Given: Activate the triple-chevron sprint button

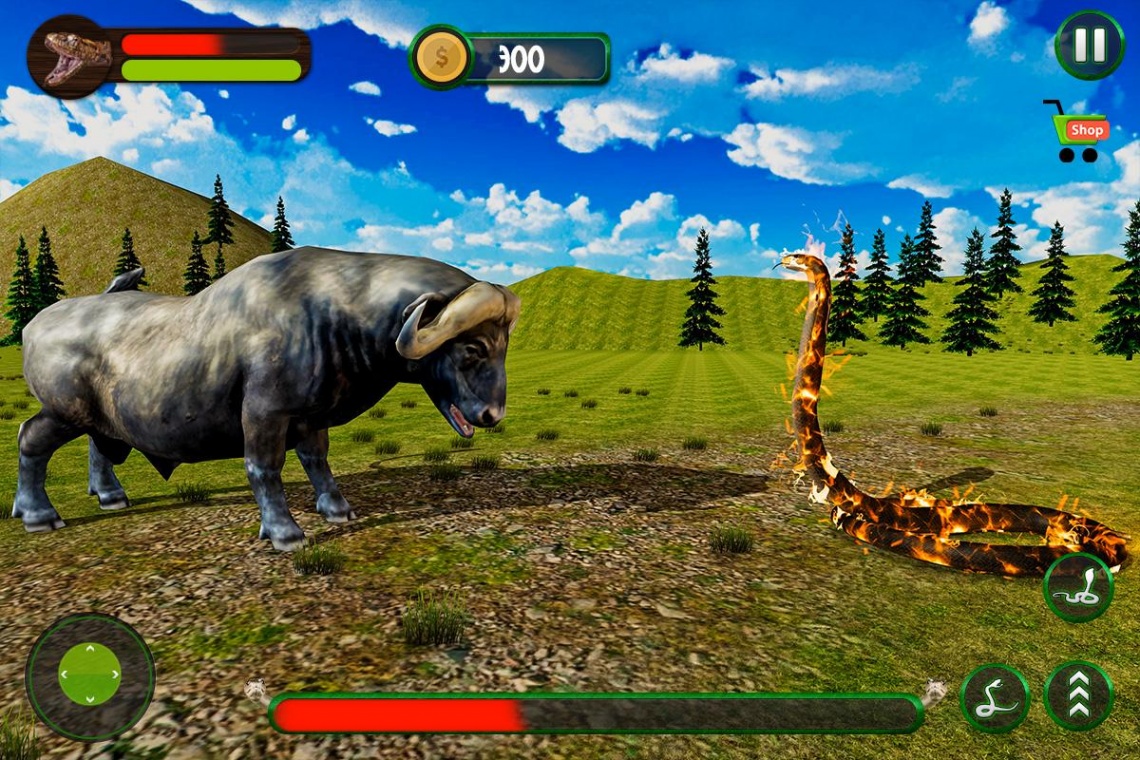Looking at the screenshot, I should click(x=1078, y=695).
